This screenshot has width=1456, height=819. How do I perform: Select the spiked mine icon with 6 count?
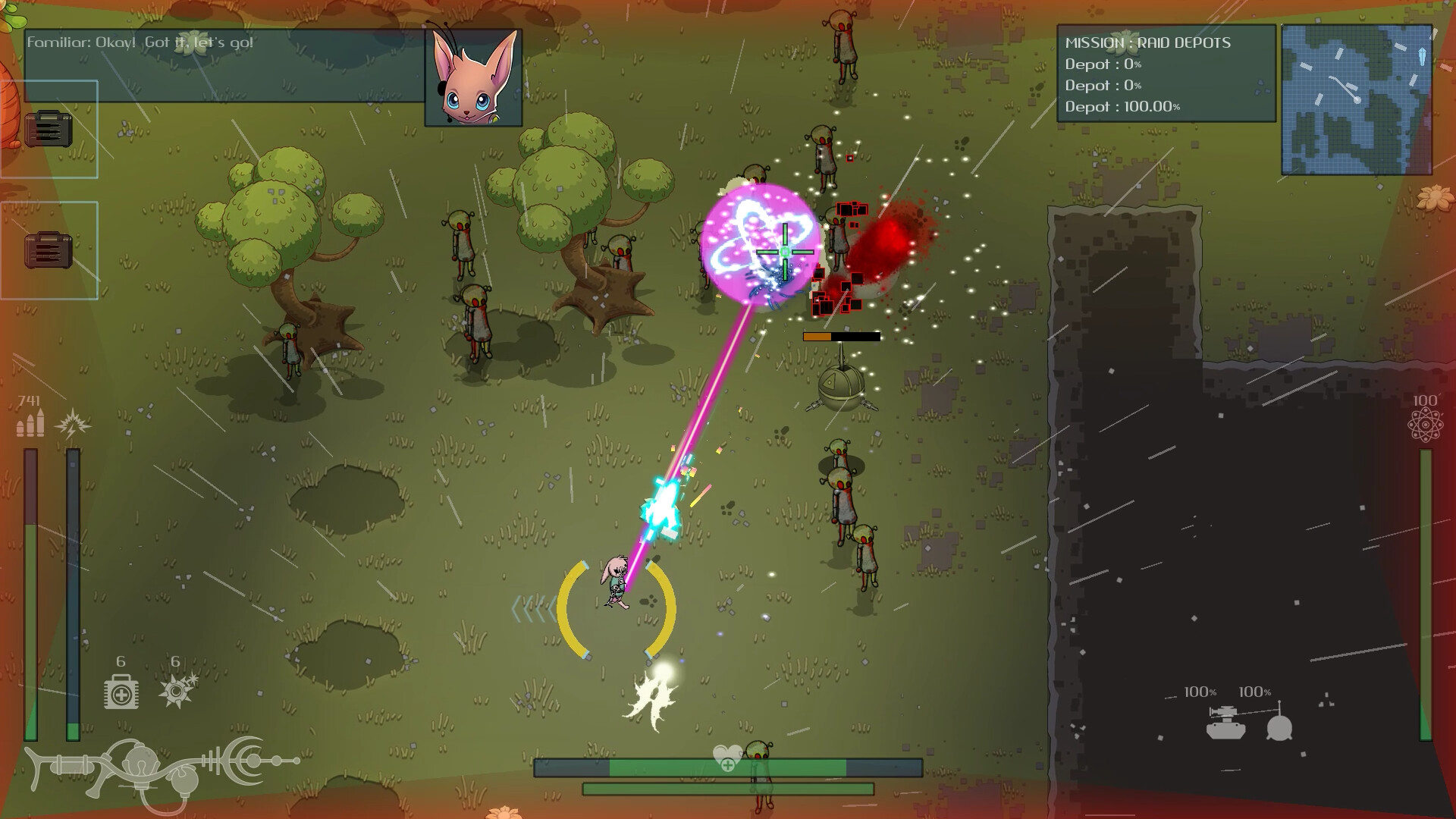click(x=176, y=690)
